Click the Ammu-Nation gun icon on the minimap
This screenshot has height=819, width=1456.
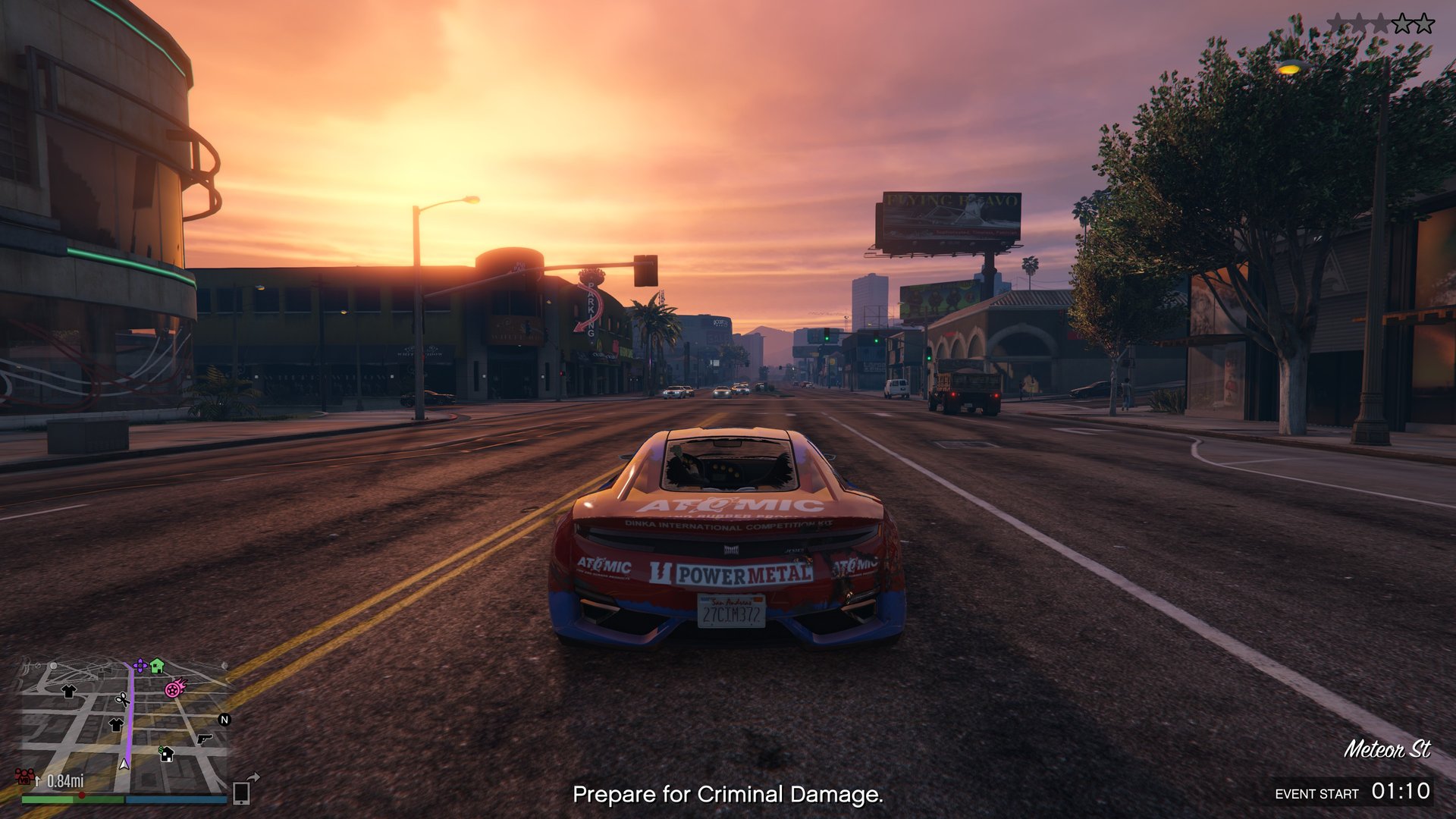(204, 739)
